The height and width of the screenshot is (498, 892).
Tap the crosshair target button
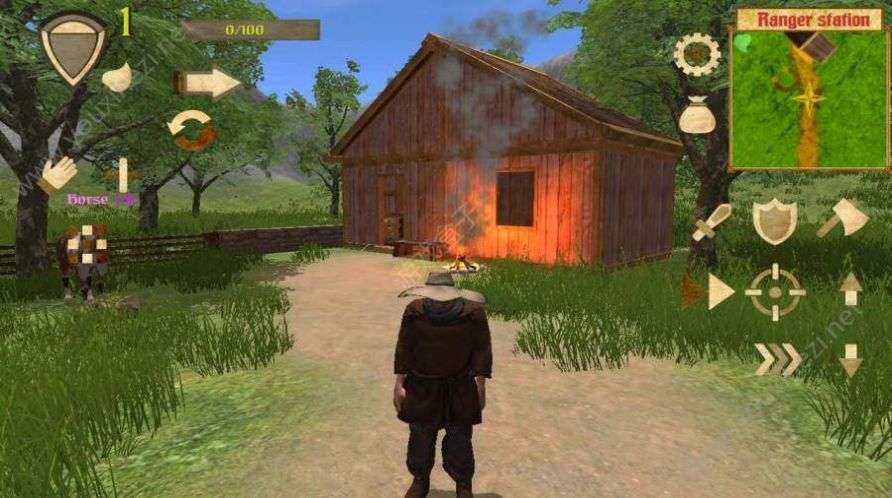point(775,291)
